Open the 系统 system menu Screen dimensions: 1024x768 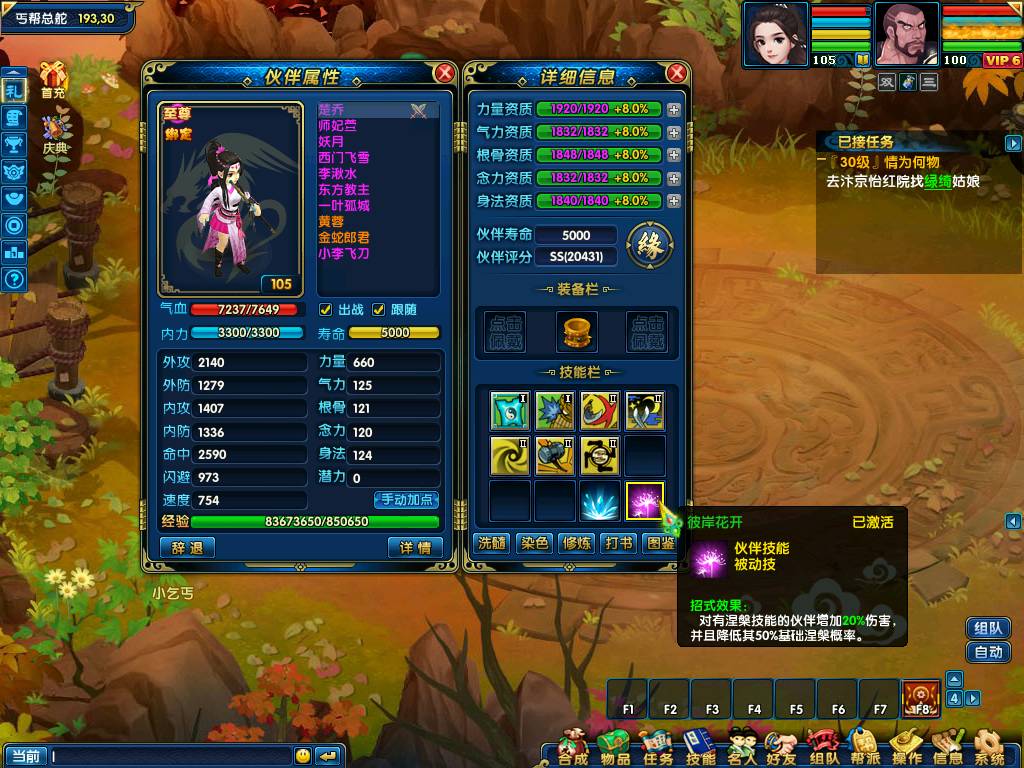[x=989, y=745]
